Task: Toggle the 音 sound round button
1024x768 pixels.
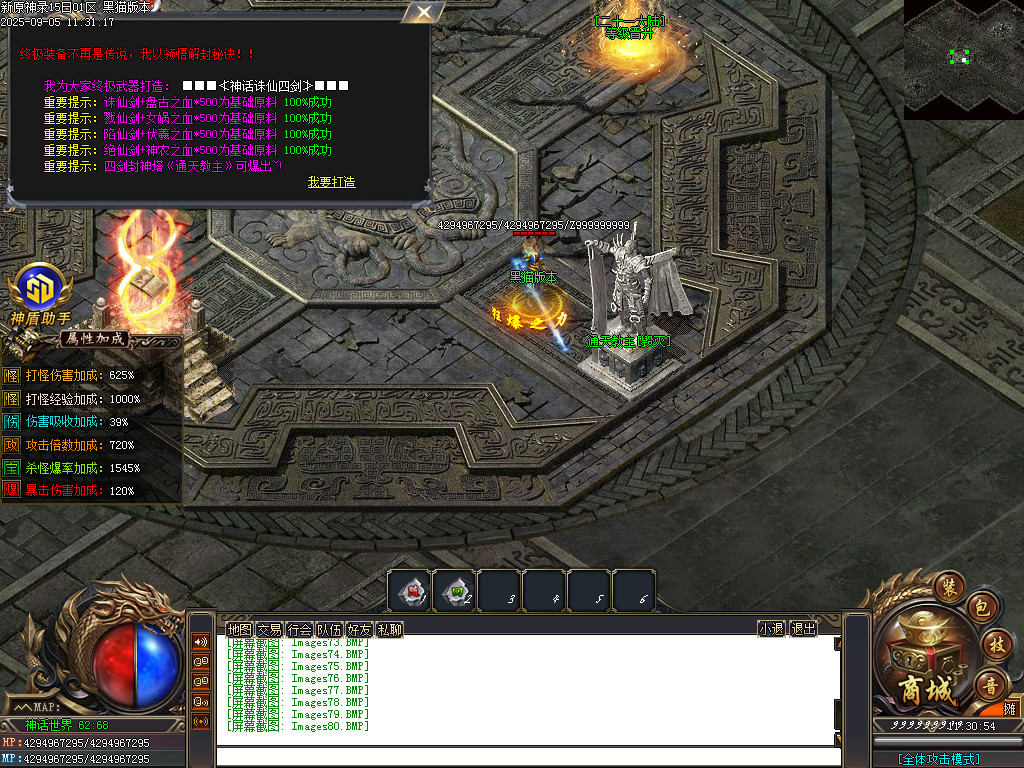Action: [992, 684]
